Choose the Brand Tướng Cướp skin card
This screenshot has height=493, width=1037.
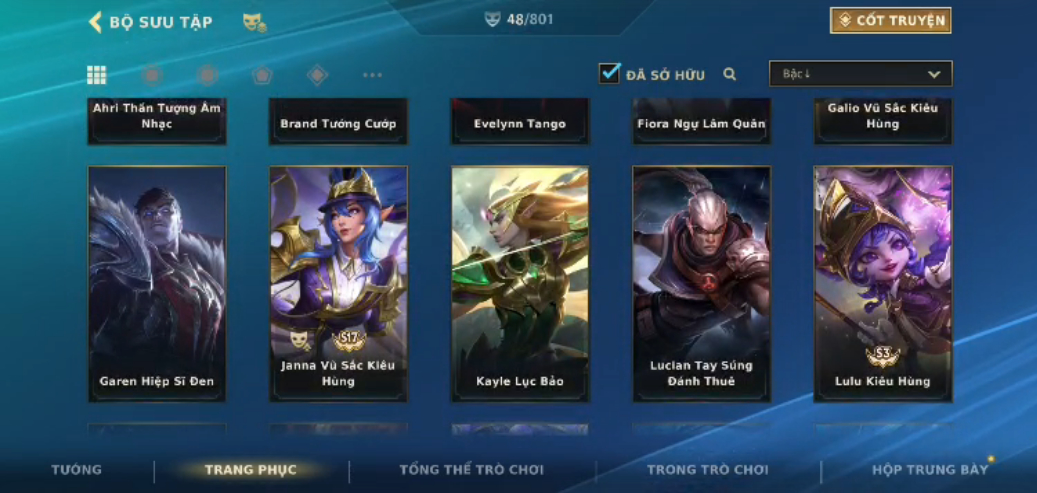[x=338, y=121]
